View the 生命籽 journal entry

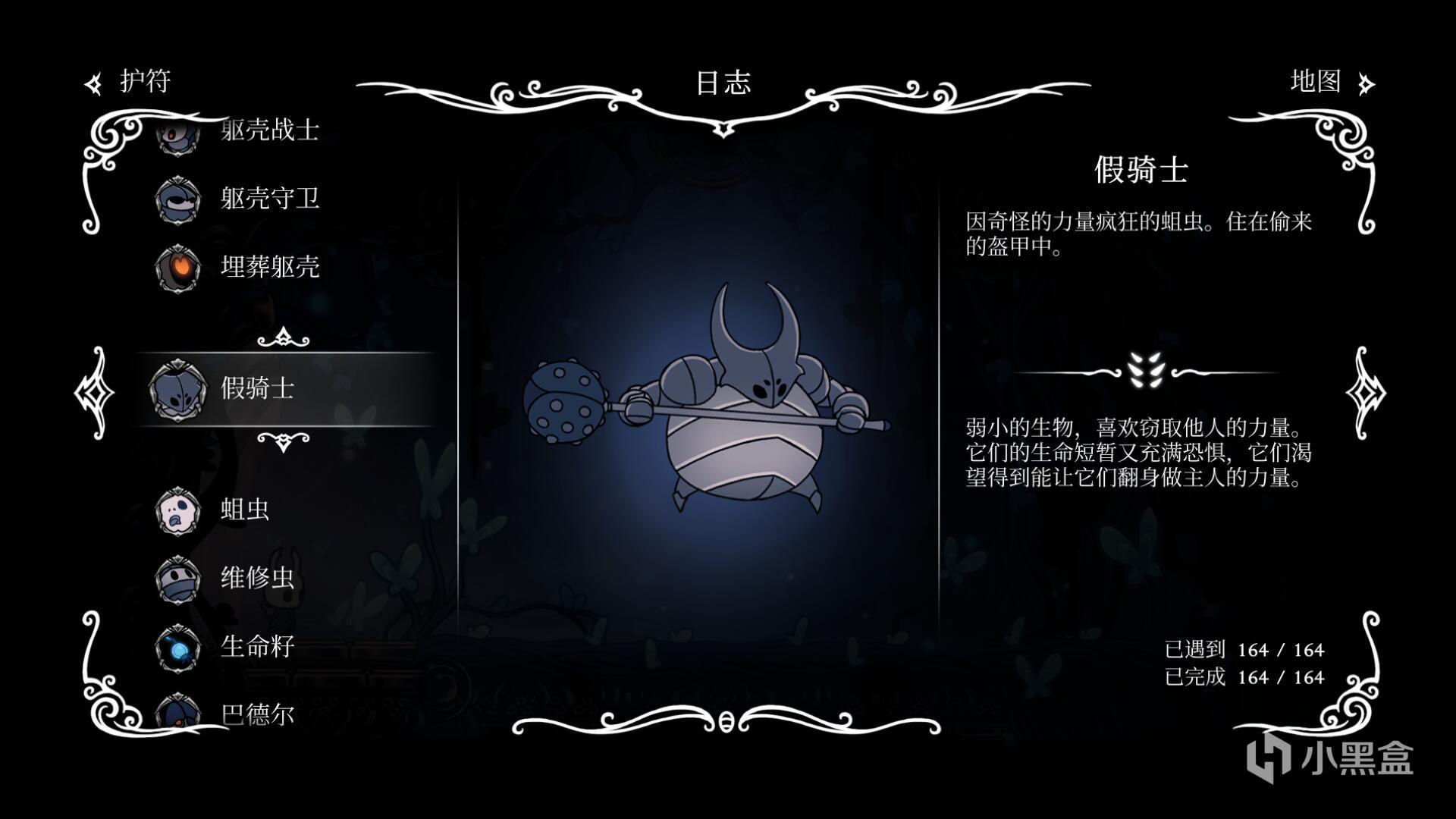(256, 646)
